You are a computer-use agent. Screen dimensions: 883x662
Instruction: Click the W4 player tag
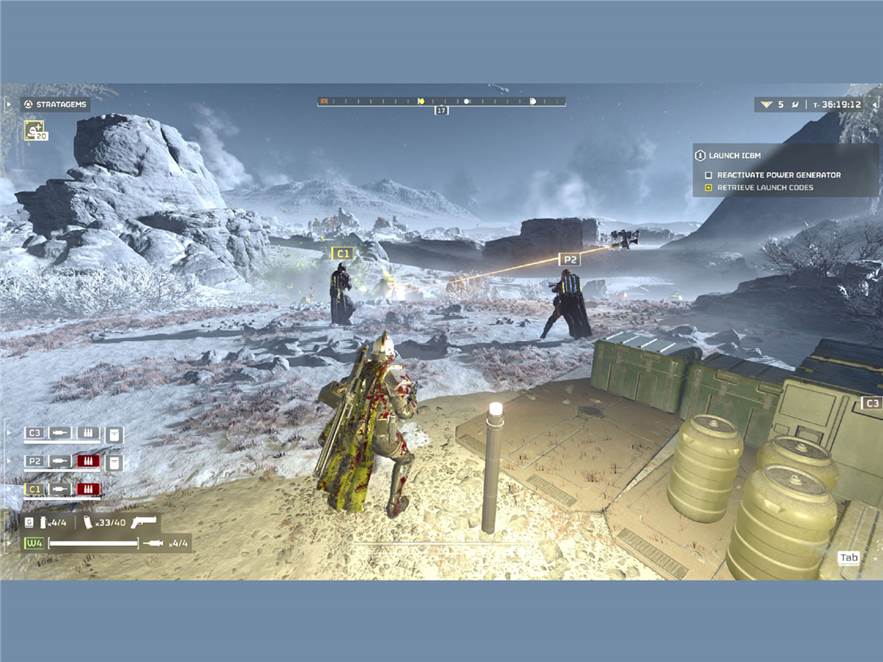pos(34,543)
